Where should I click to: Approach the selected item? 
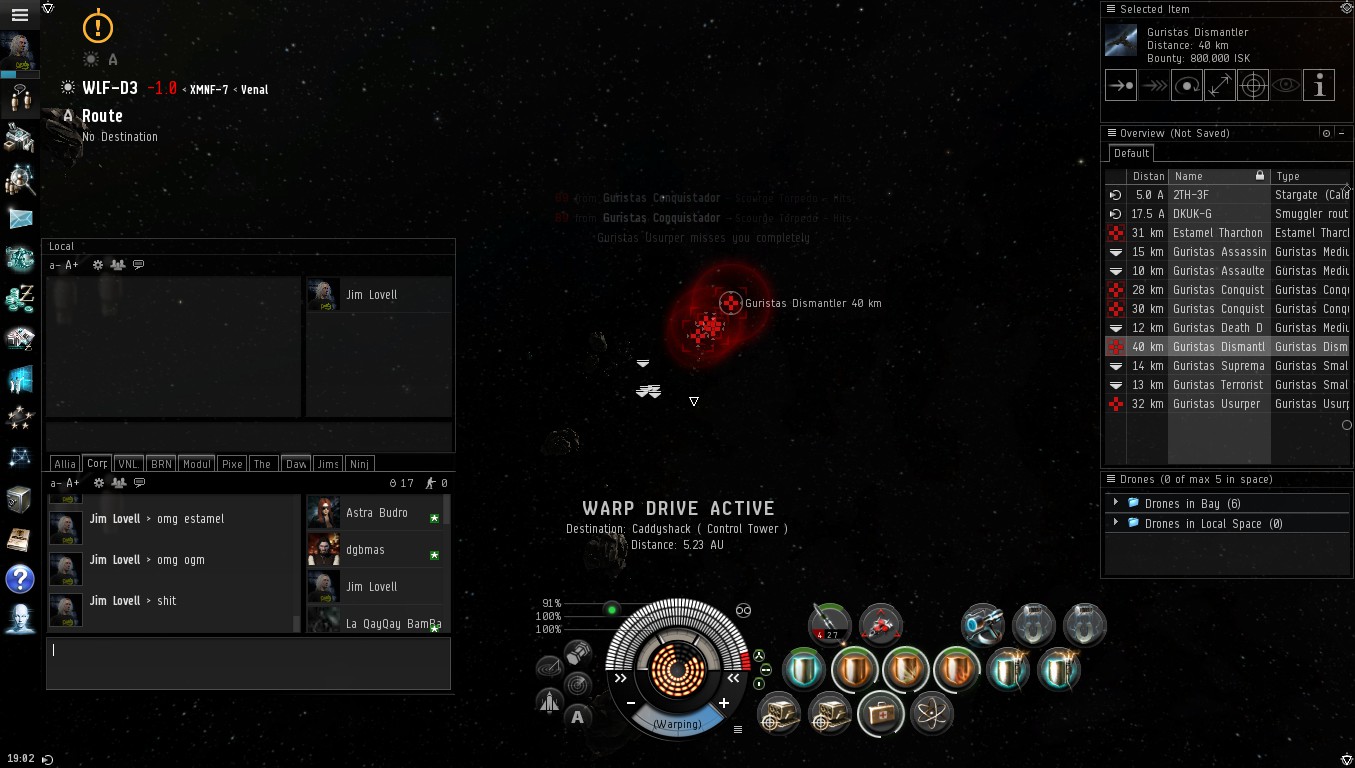1121,86
